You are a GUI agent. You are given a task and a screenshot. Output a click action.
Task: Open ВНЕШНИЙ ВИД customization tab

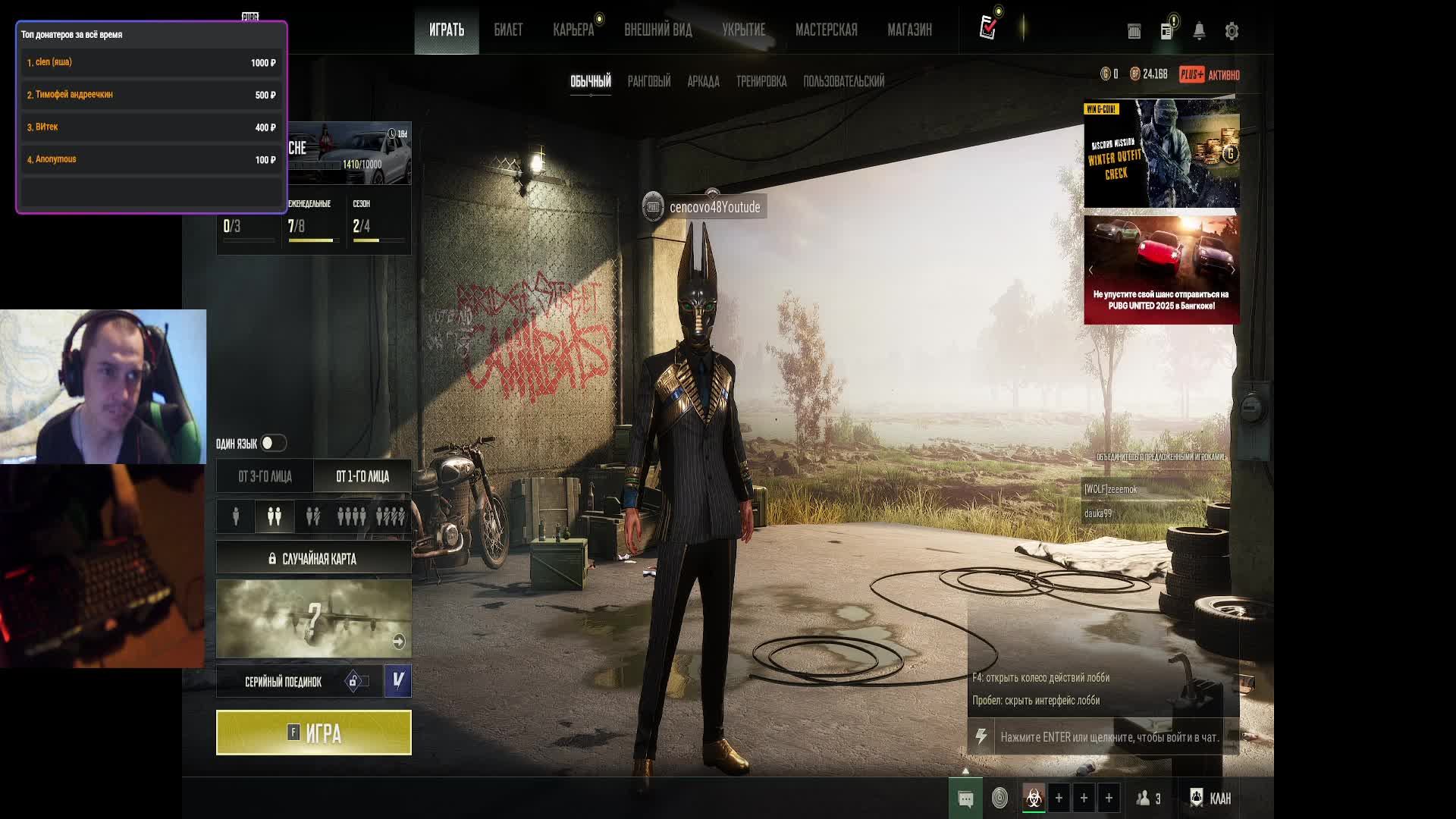pyautogui.click(x=657, y=30)
